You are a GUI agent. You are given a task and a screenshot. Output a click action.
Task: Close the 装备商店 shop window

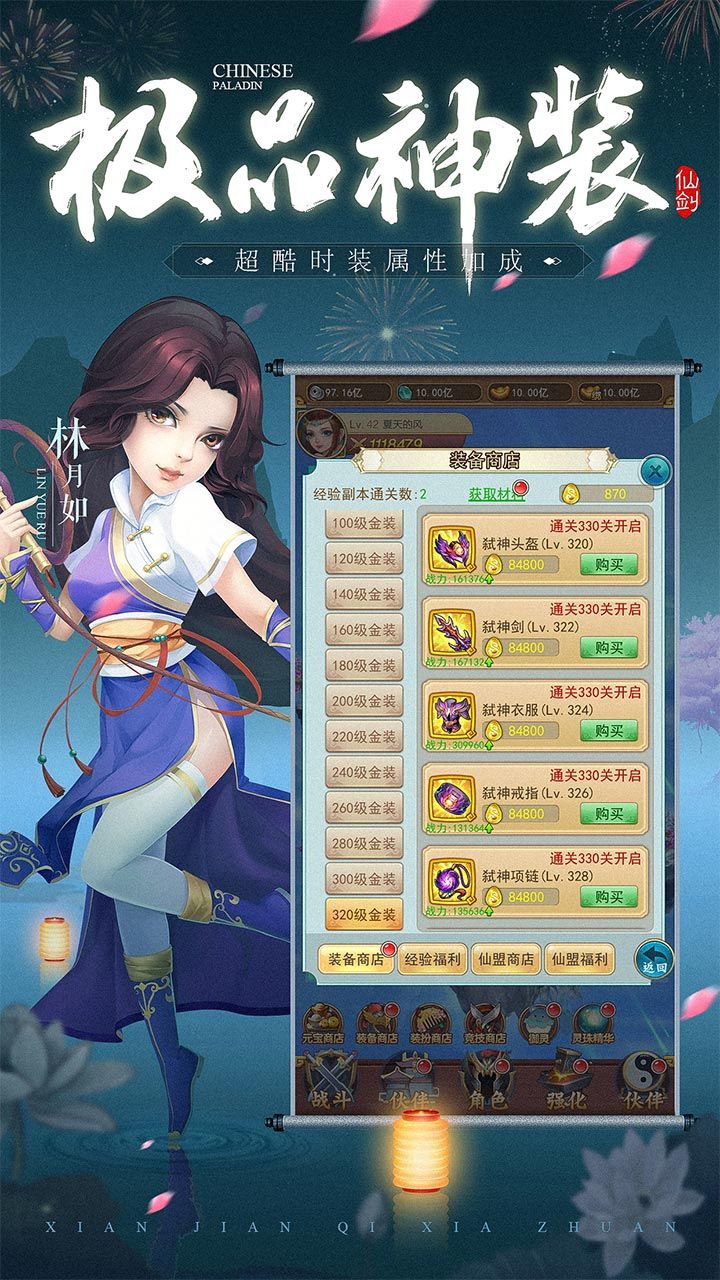[x=653, y=470]
